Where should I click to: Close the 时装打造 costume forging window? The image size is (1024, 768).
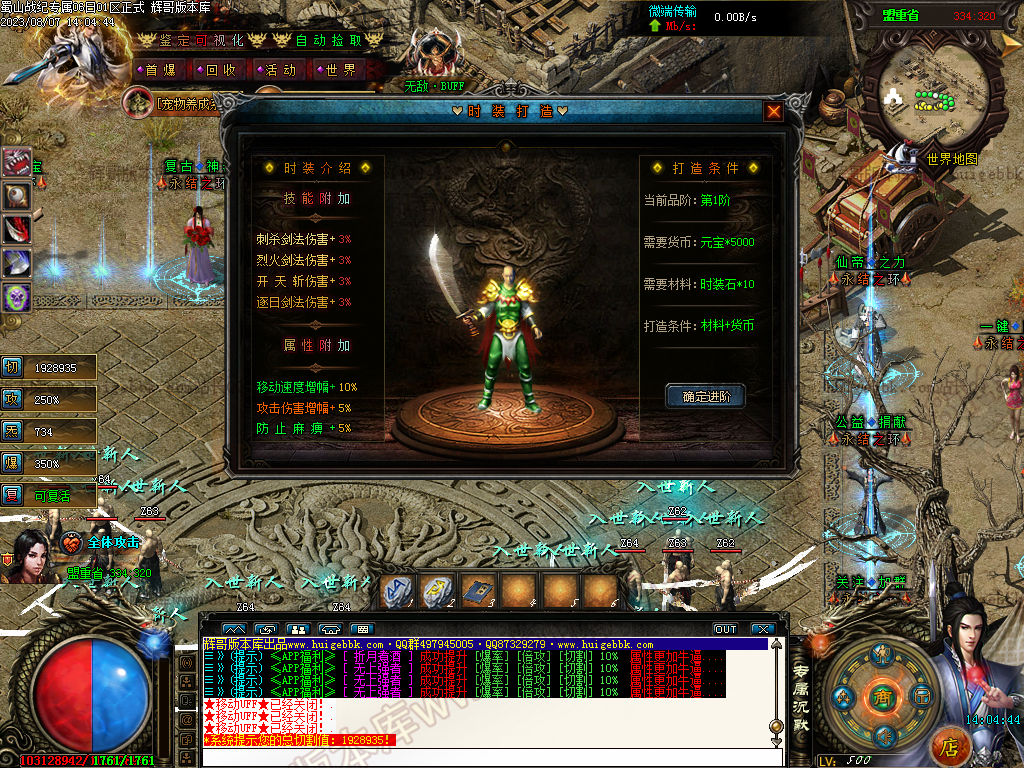[773, 112]
